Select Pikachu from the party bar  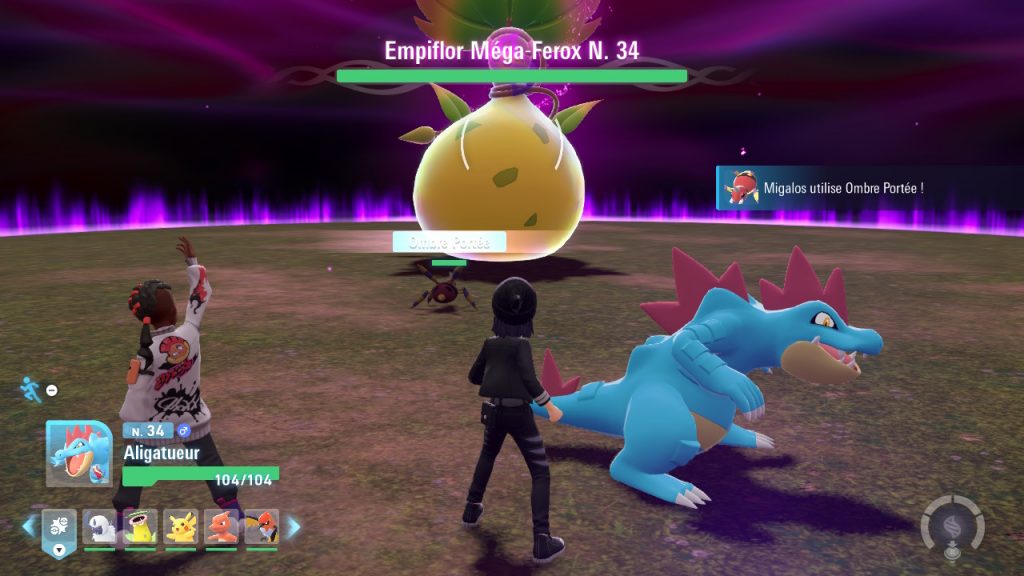[181, 526]
